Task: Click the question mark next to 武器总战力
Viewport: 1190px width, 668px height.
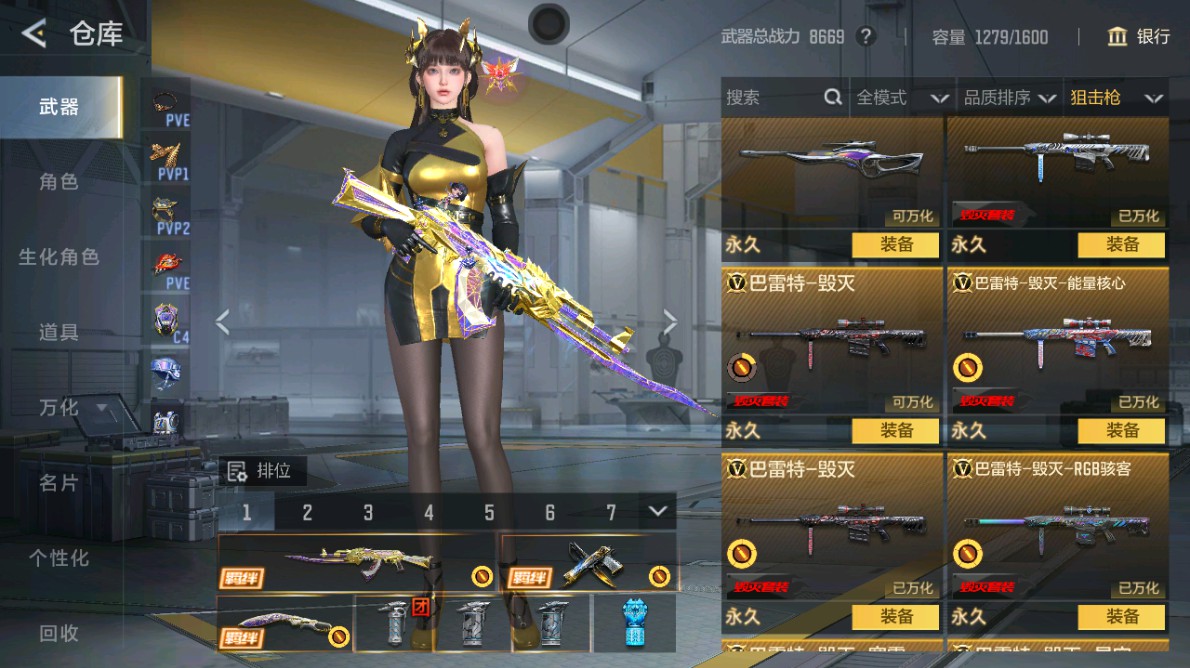Action: 866,37
